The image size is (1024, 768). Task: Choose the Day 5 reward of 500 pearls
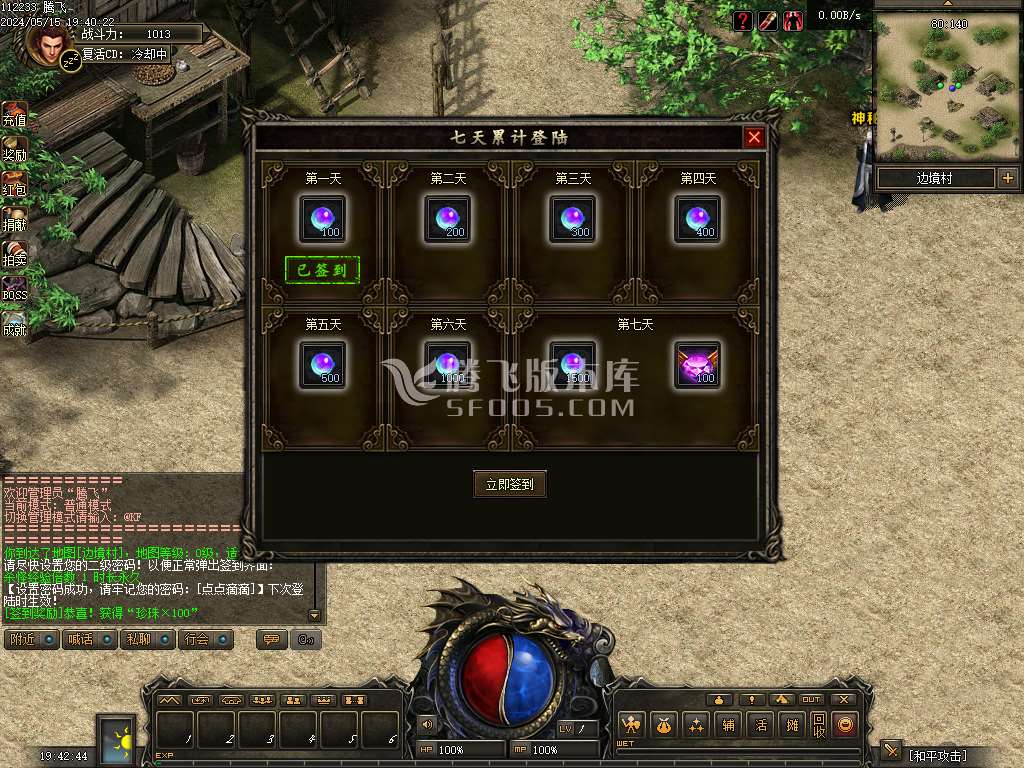coord(323,364)
